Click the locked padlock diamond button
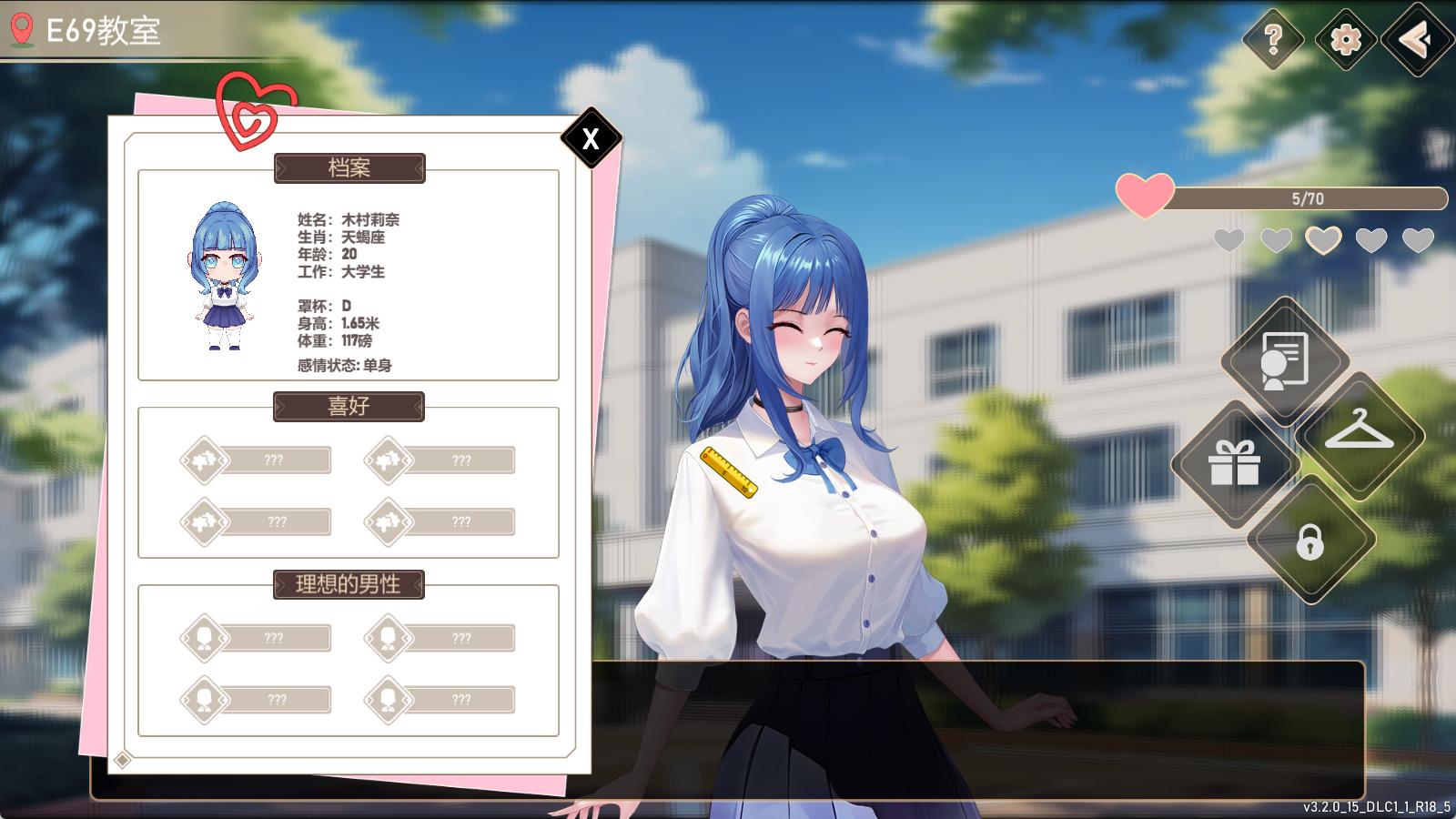 pos(1309,541)
